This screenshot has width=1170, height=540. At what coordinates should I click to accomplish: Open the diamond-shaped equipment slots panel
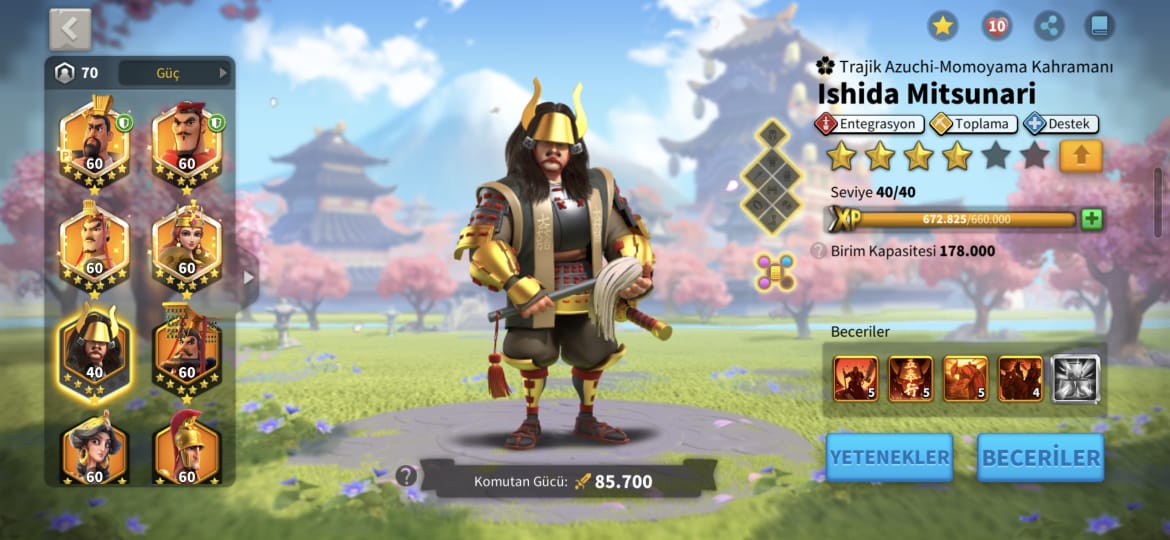772,178
